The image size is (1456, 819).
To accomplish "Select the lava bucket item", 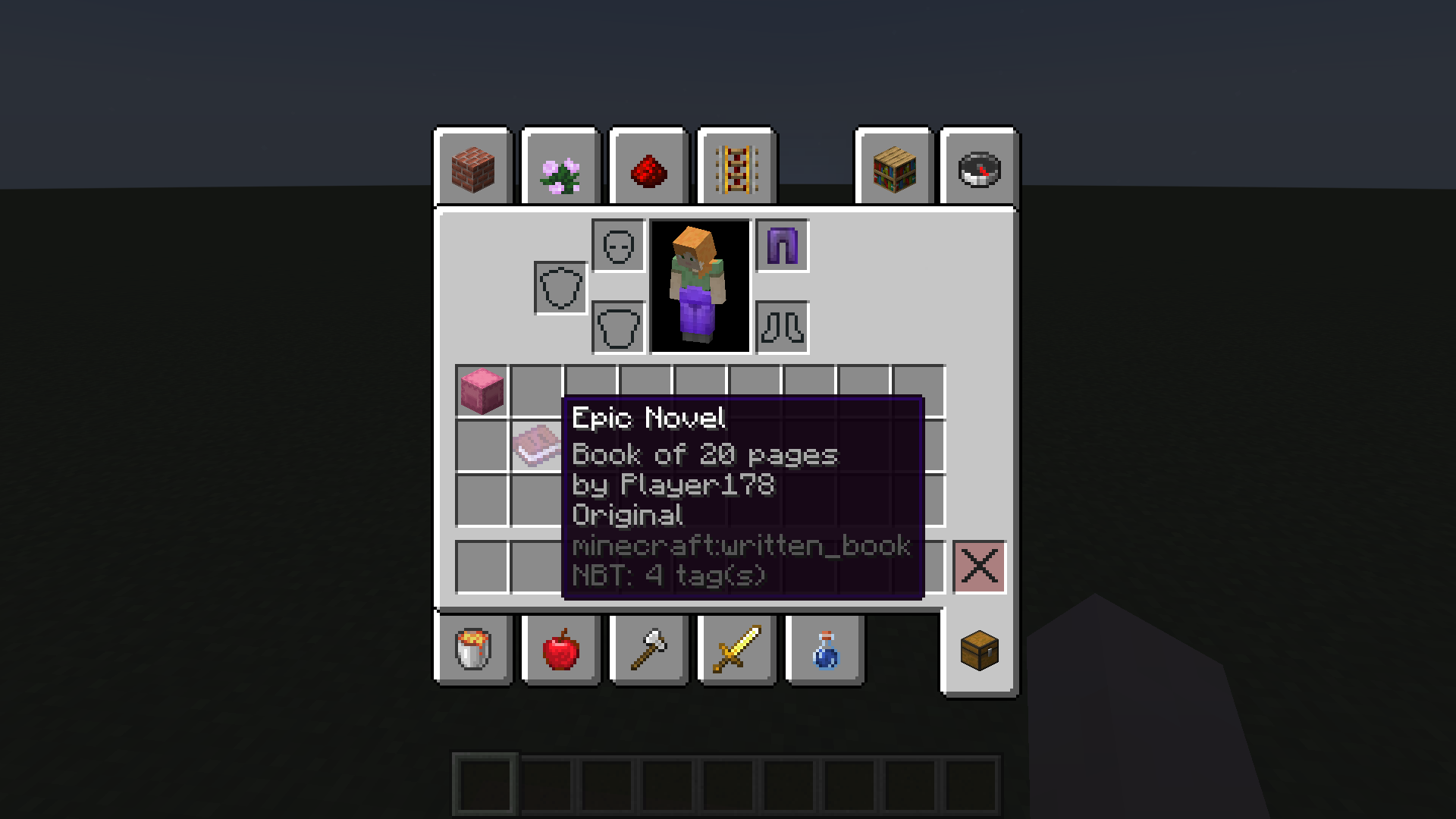I will tap(472, 651).
